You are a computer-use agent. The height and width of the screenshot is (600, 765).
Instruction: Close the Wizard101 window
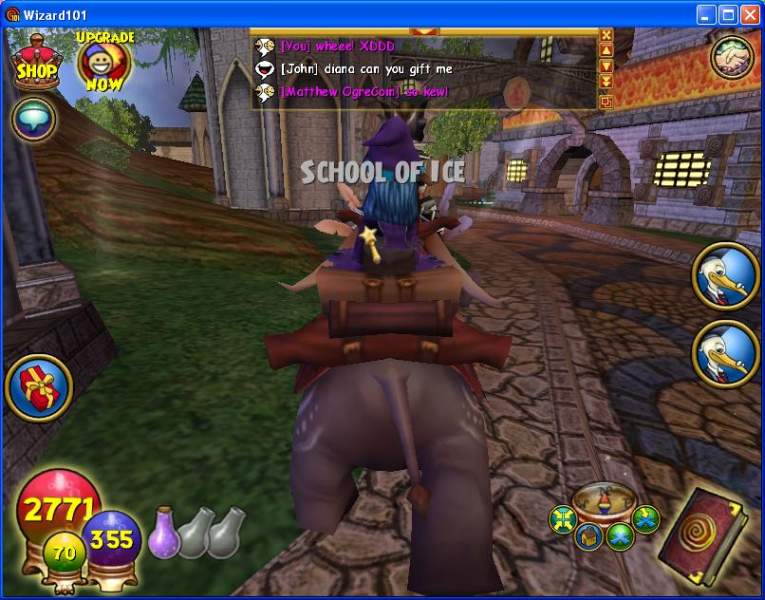(x=750, y=14)
